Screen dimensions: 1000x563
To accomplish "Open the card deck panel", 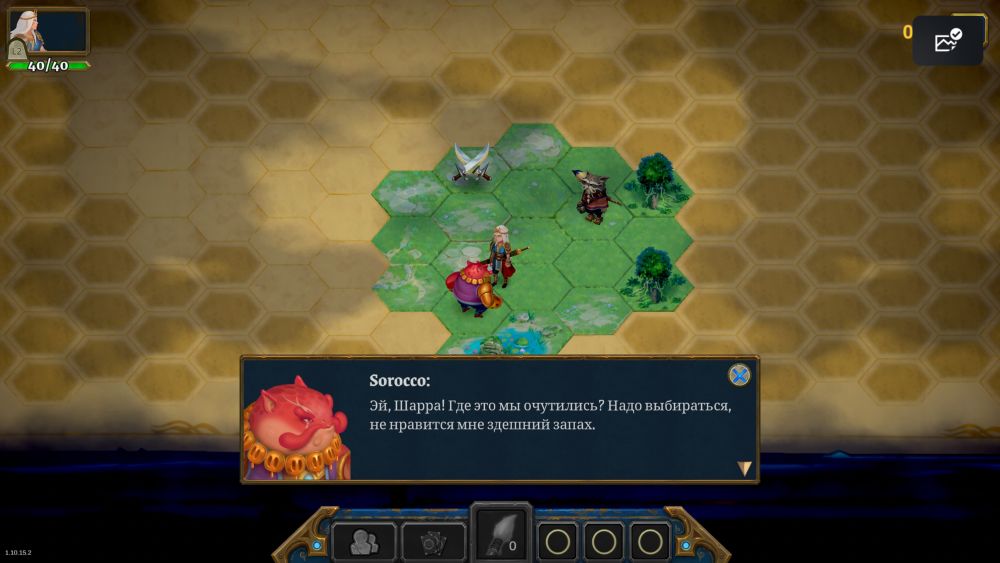I will click(x=433, y=542).
